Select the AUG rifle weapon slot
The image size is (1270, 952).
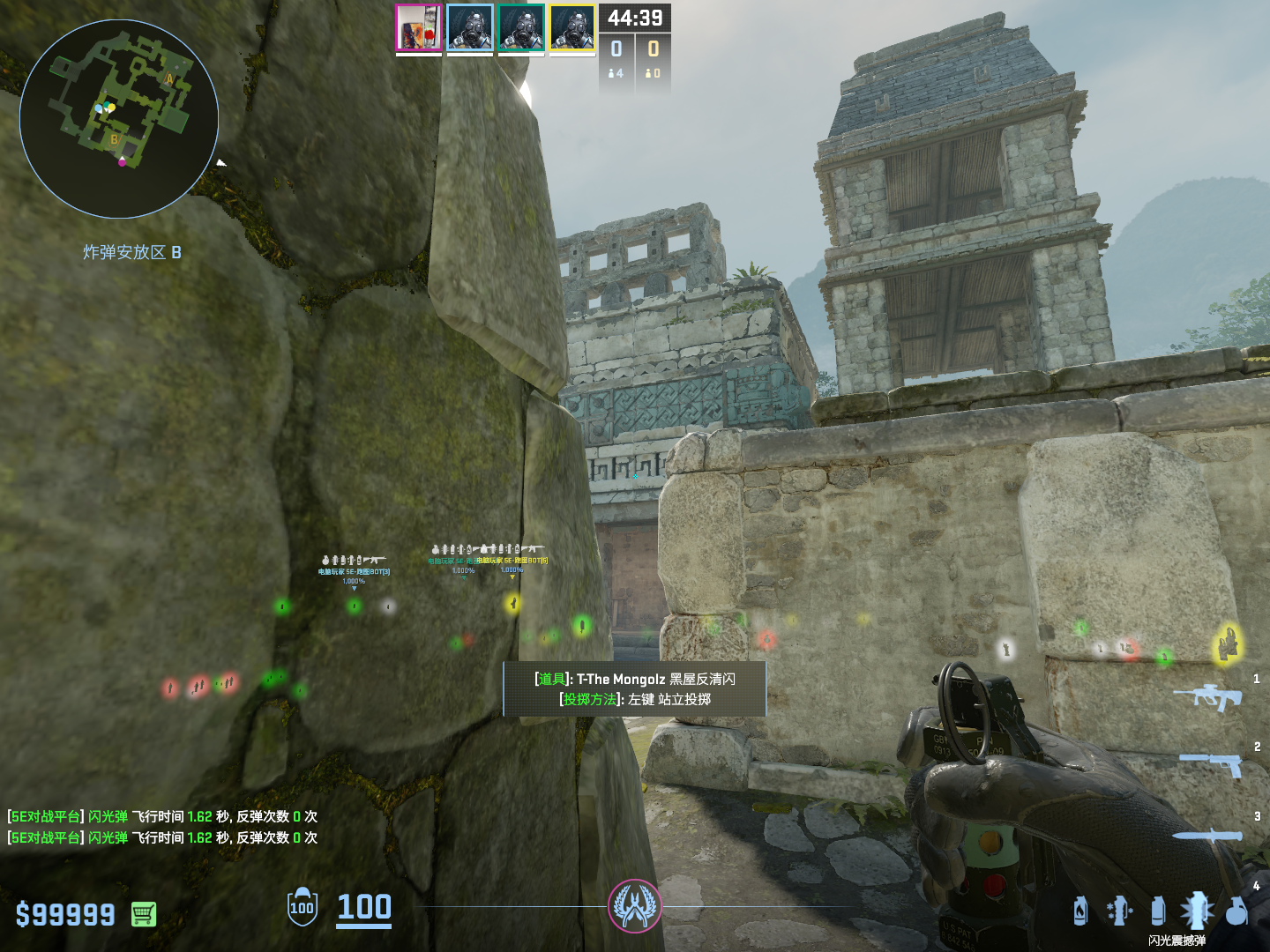click(x=1208, y=696)
